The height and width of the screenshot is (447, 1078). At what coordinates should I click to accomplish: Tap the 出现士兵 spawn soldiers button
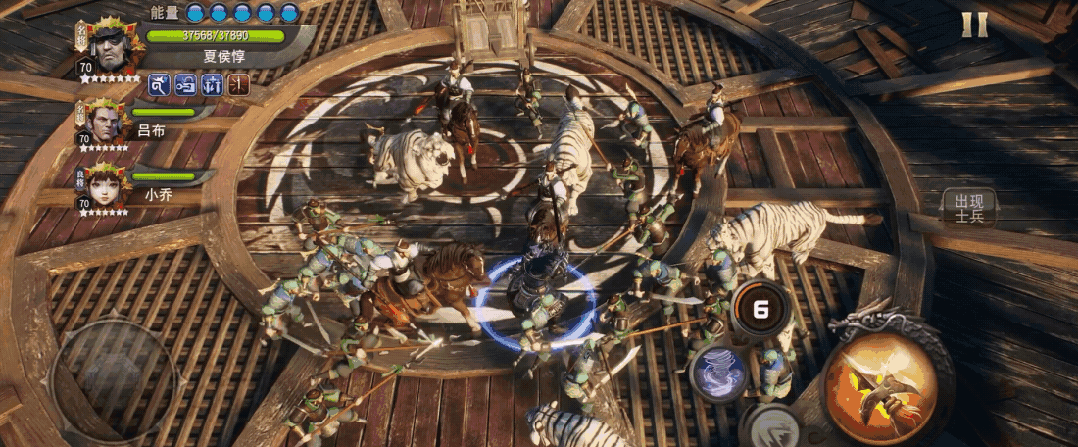click(x=968, y=207)
